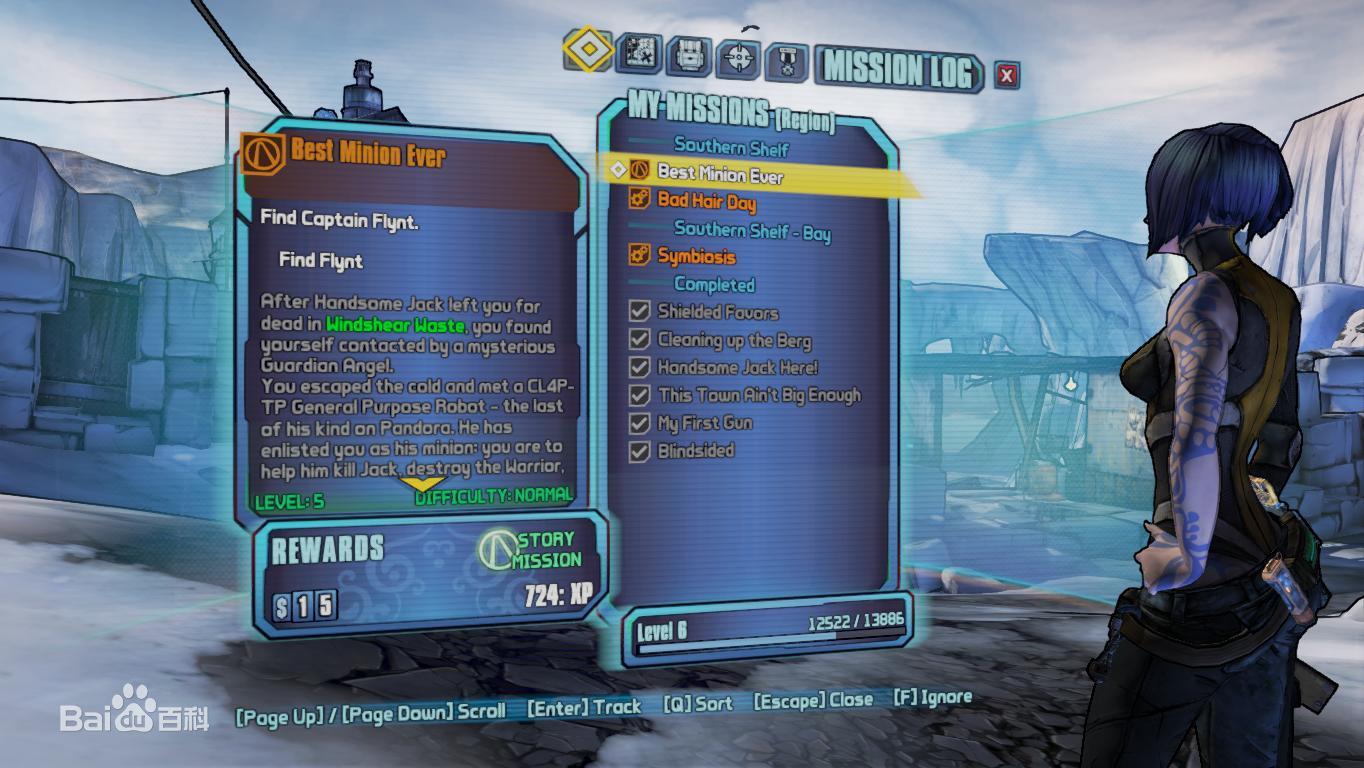Screen dimensions: 1364x768
Task: Close the Mission Log with the red X
Action: pos(1007,75)
